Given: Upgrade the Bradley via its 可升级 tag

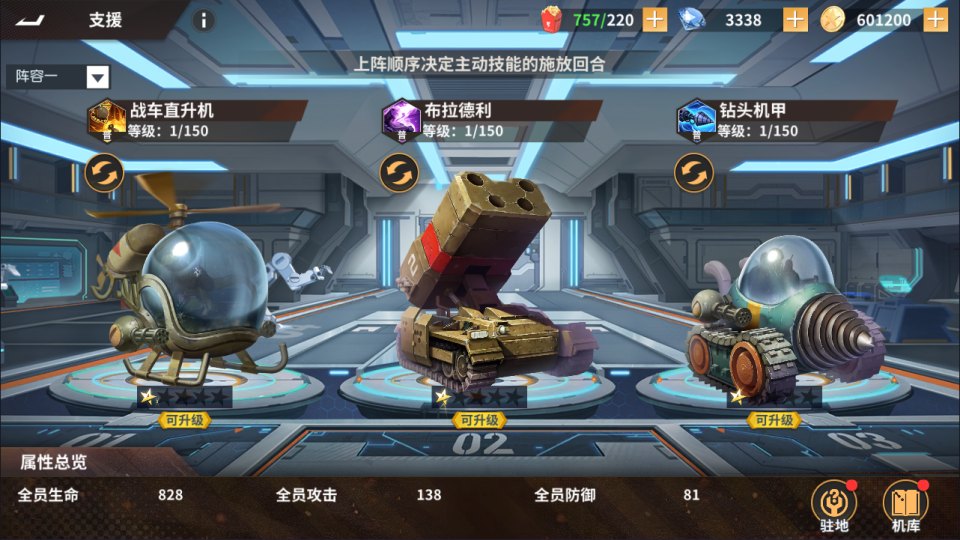Looking at the screenshot, I should [480, 420].
